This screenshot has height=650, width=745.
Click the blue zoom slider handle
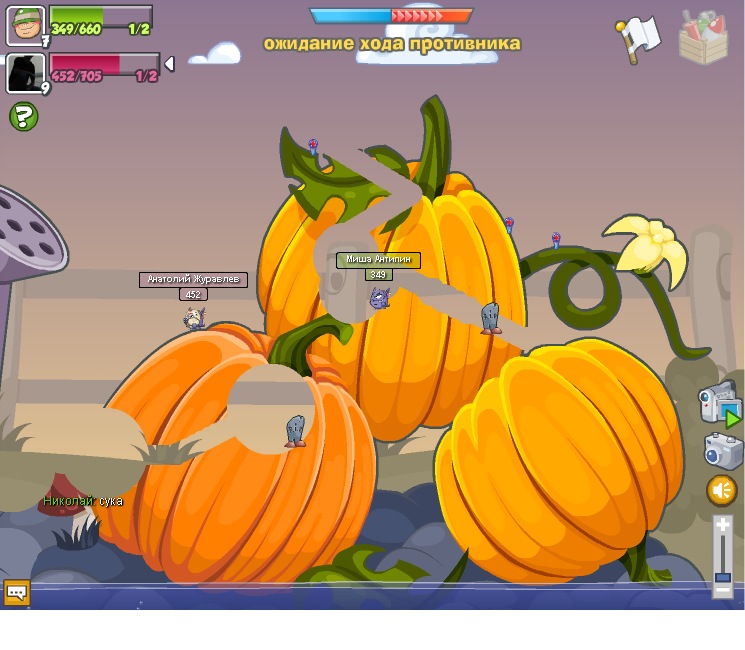pos(722,577)
